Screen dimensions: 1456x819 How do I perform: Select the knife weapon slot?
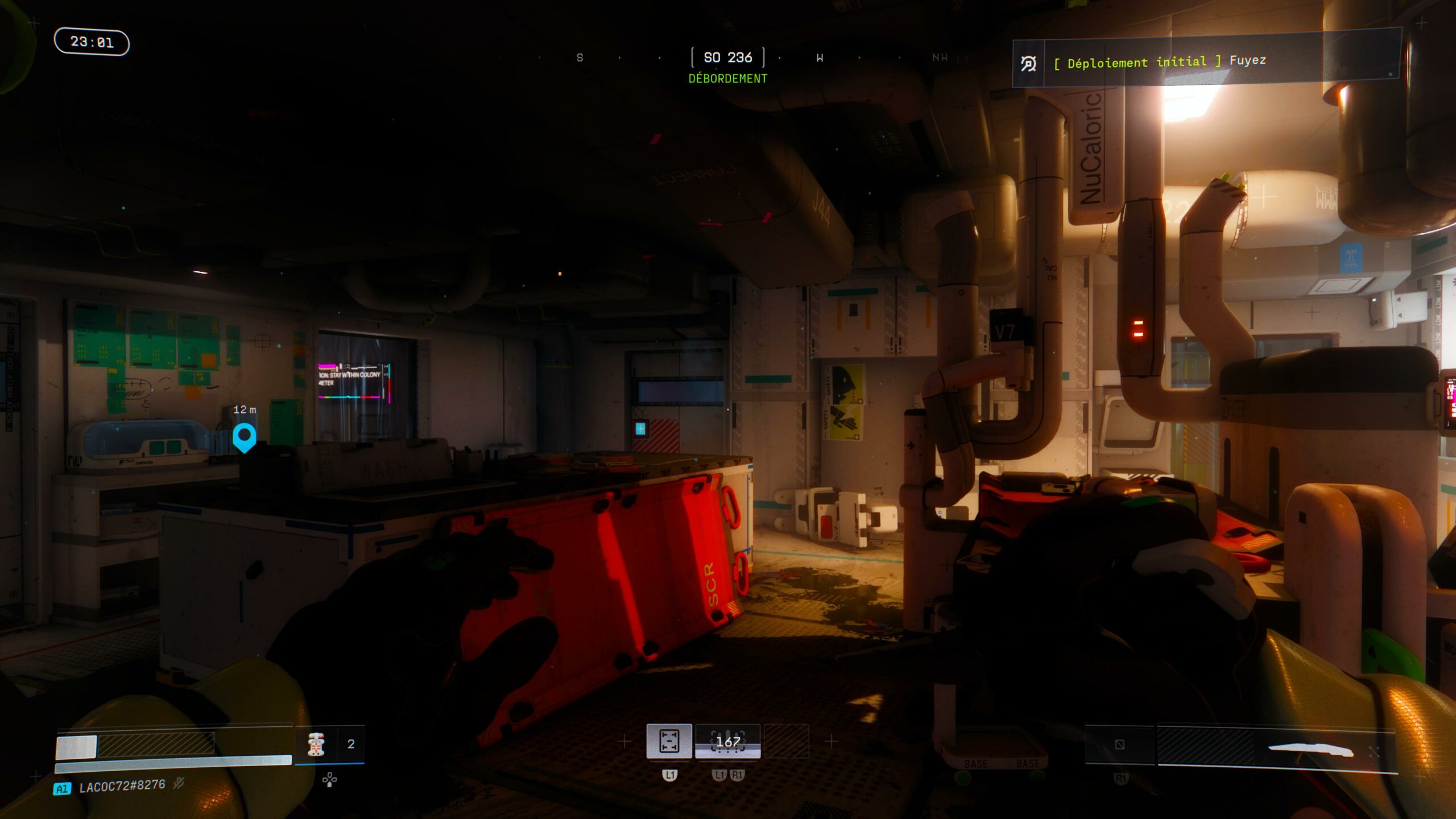1310,750
